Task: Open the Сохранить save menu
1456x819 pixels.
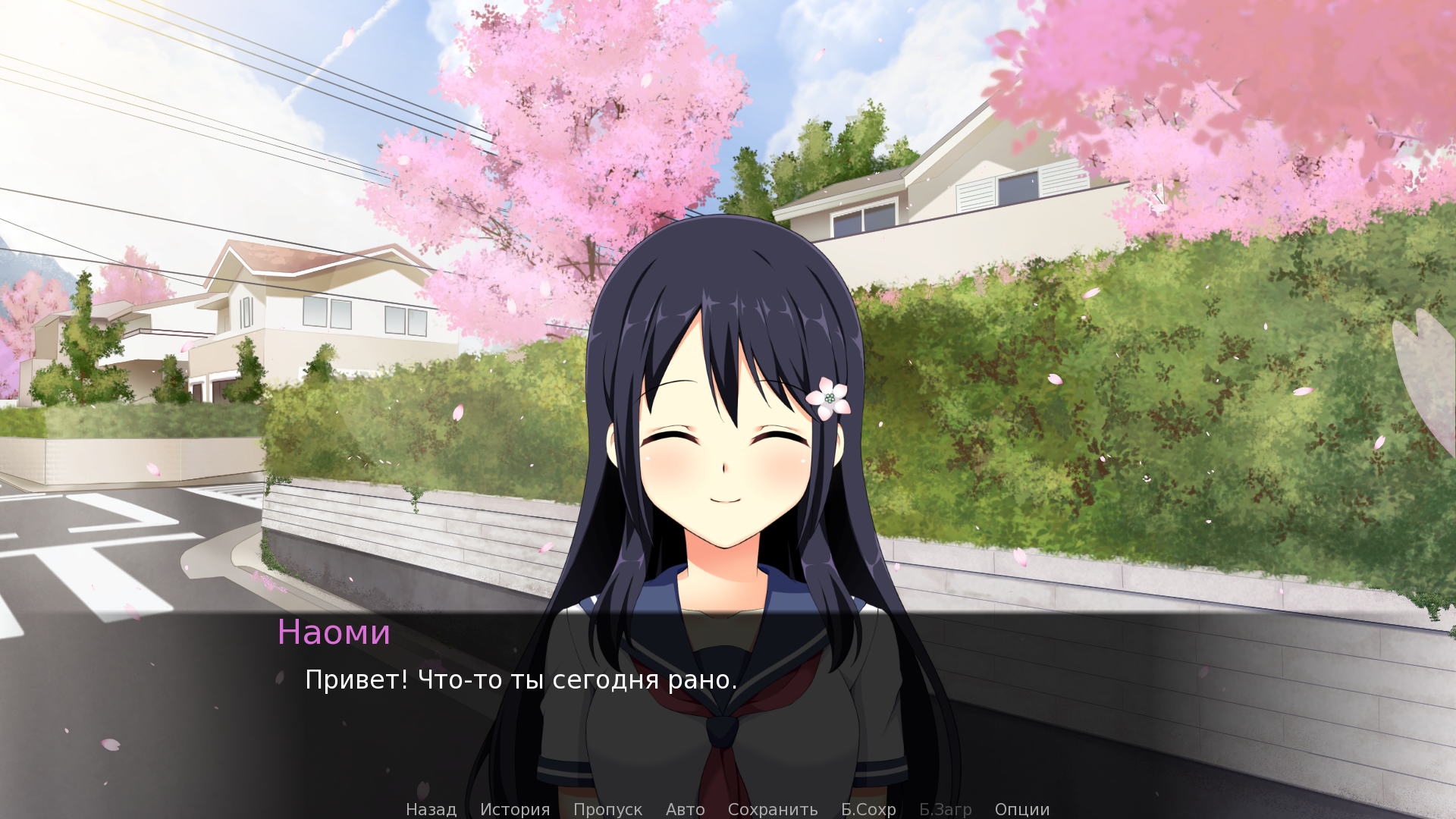Action: [x=772, y=809]
